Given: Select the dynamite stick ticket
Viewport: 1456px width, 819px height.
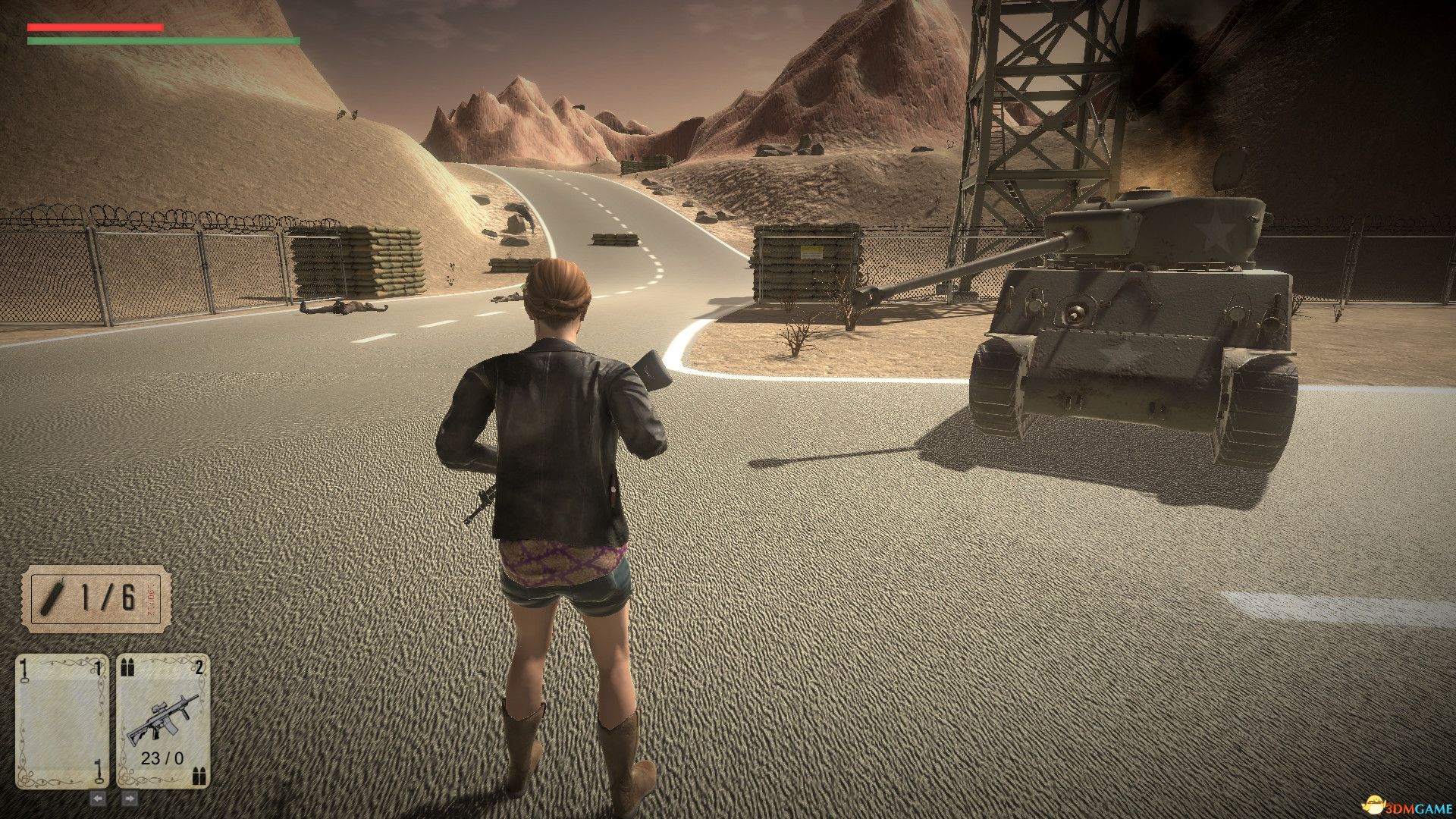Looking at the screenshot, I should point(96,599).
